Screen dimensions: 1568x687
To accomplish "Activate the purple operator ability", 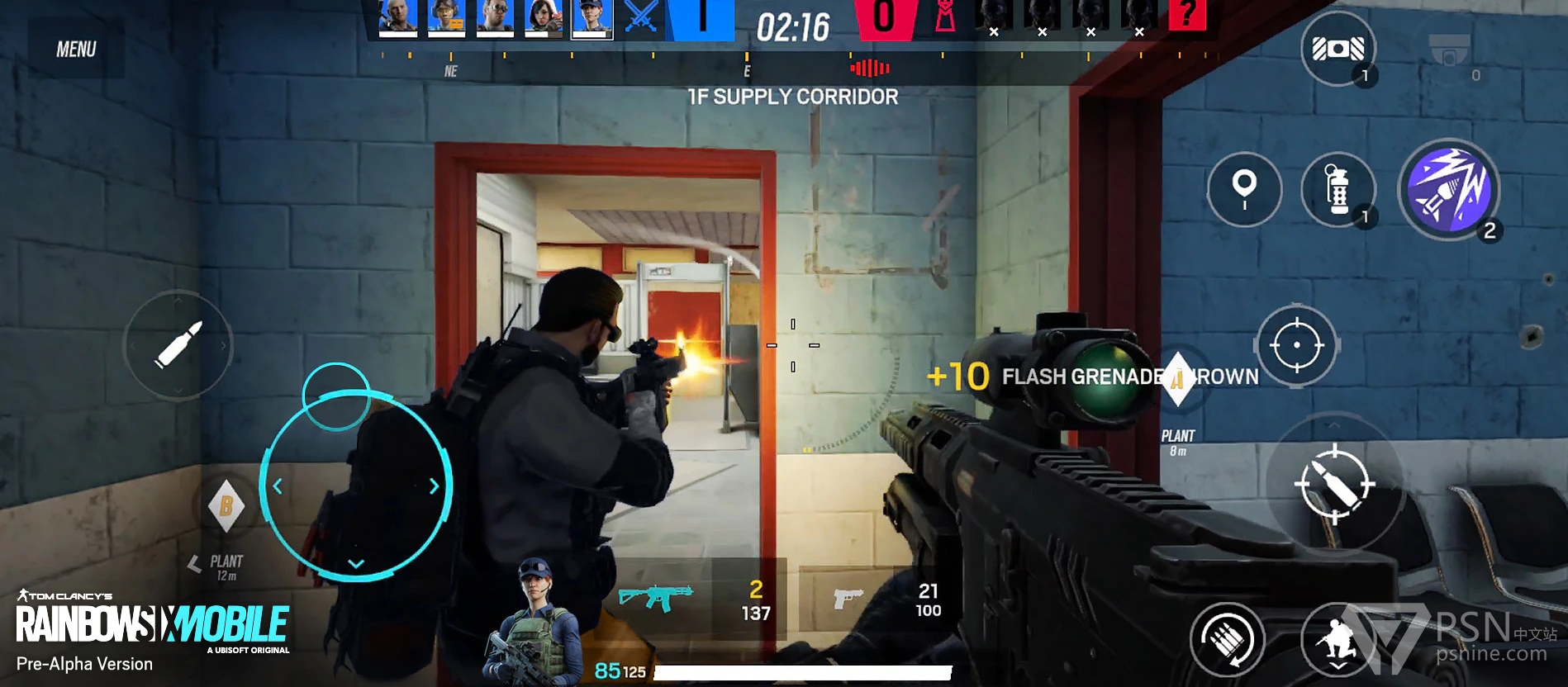I will click(x=1449, y=189).
